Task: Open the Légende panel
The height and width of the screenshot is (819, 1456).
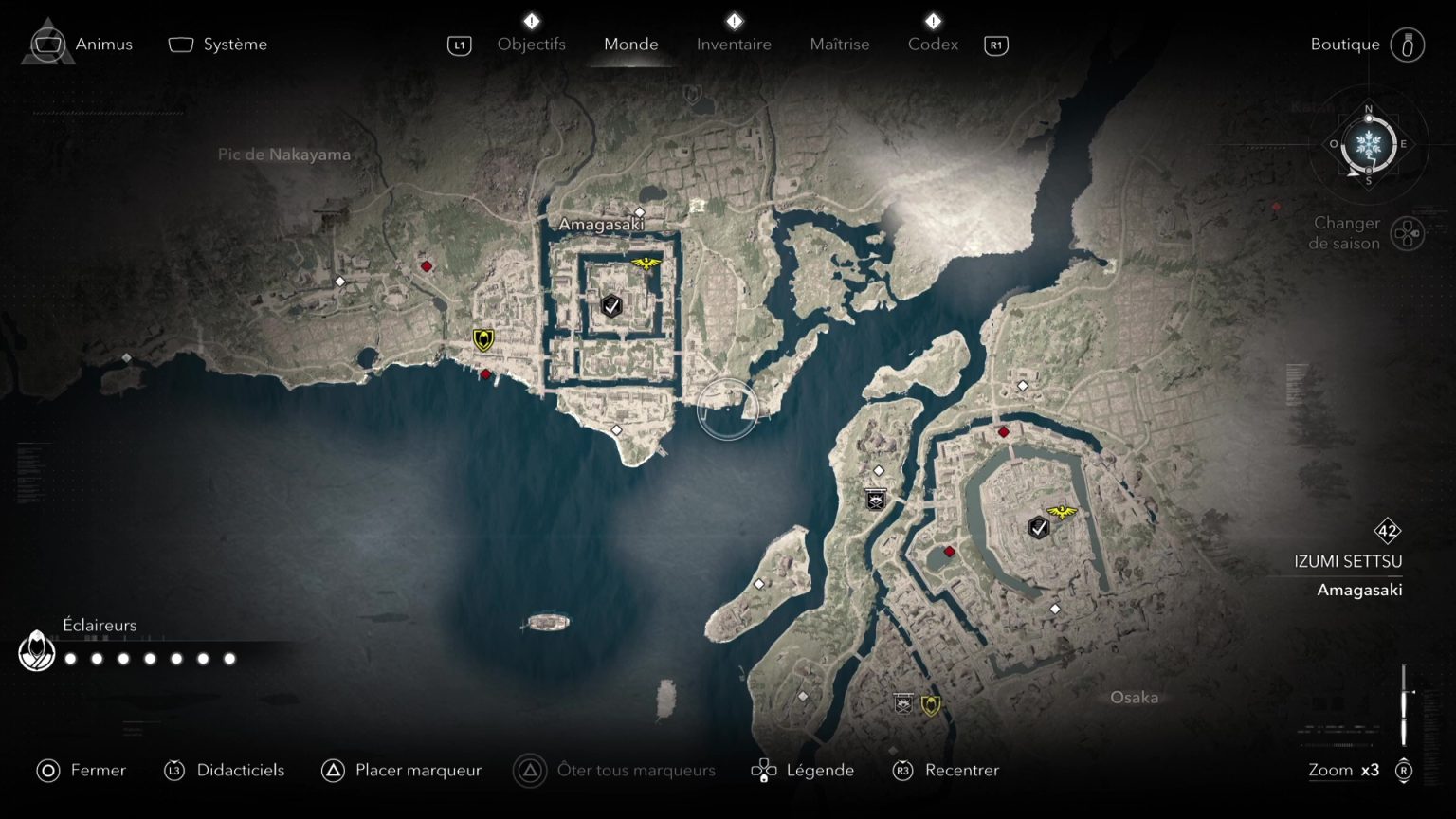Action: click(x=821, y=770)
